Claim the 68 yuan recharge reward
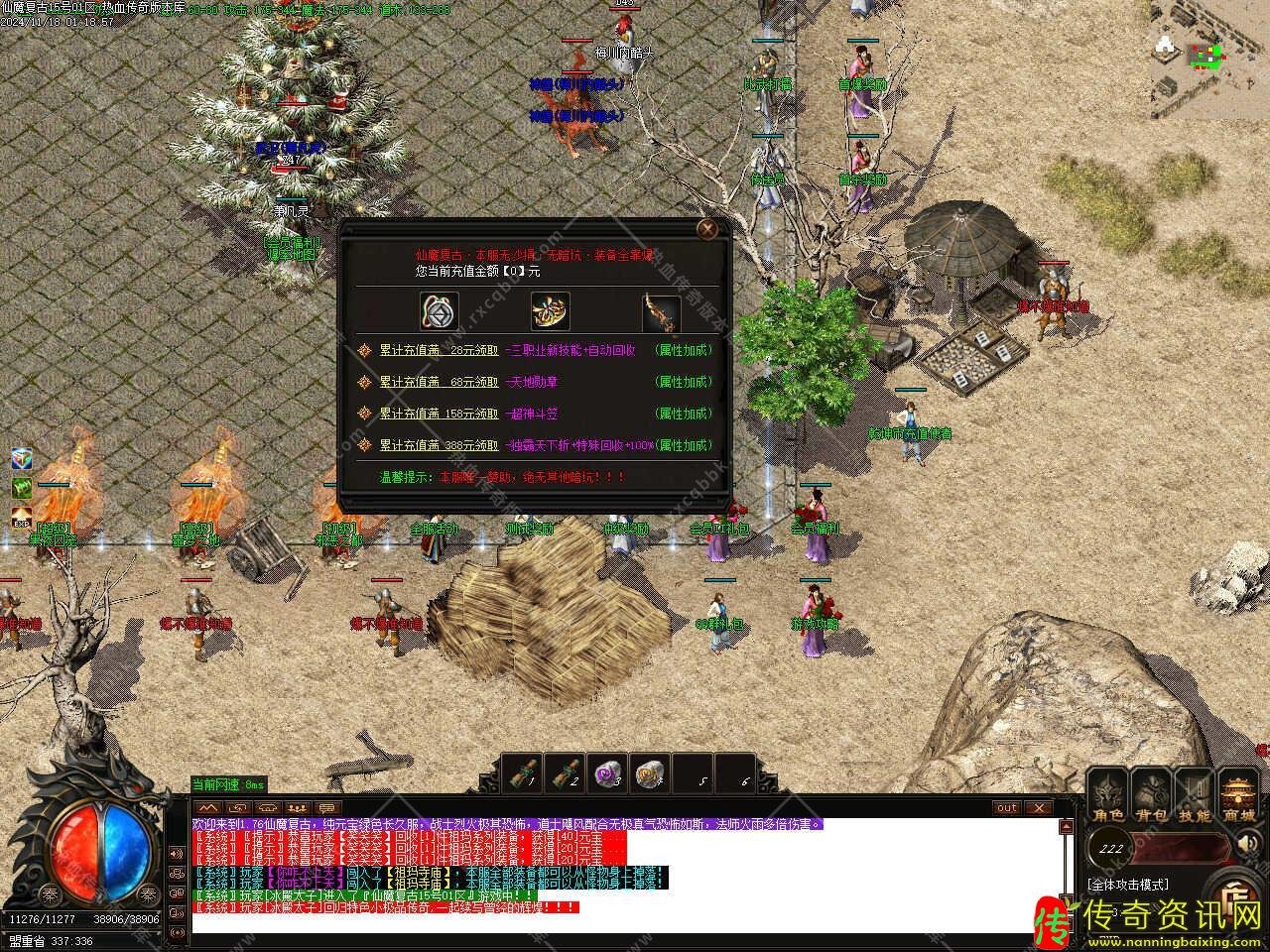The image size is (1270, 952). tap(439, 382)
